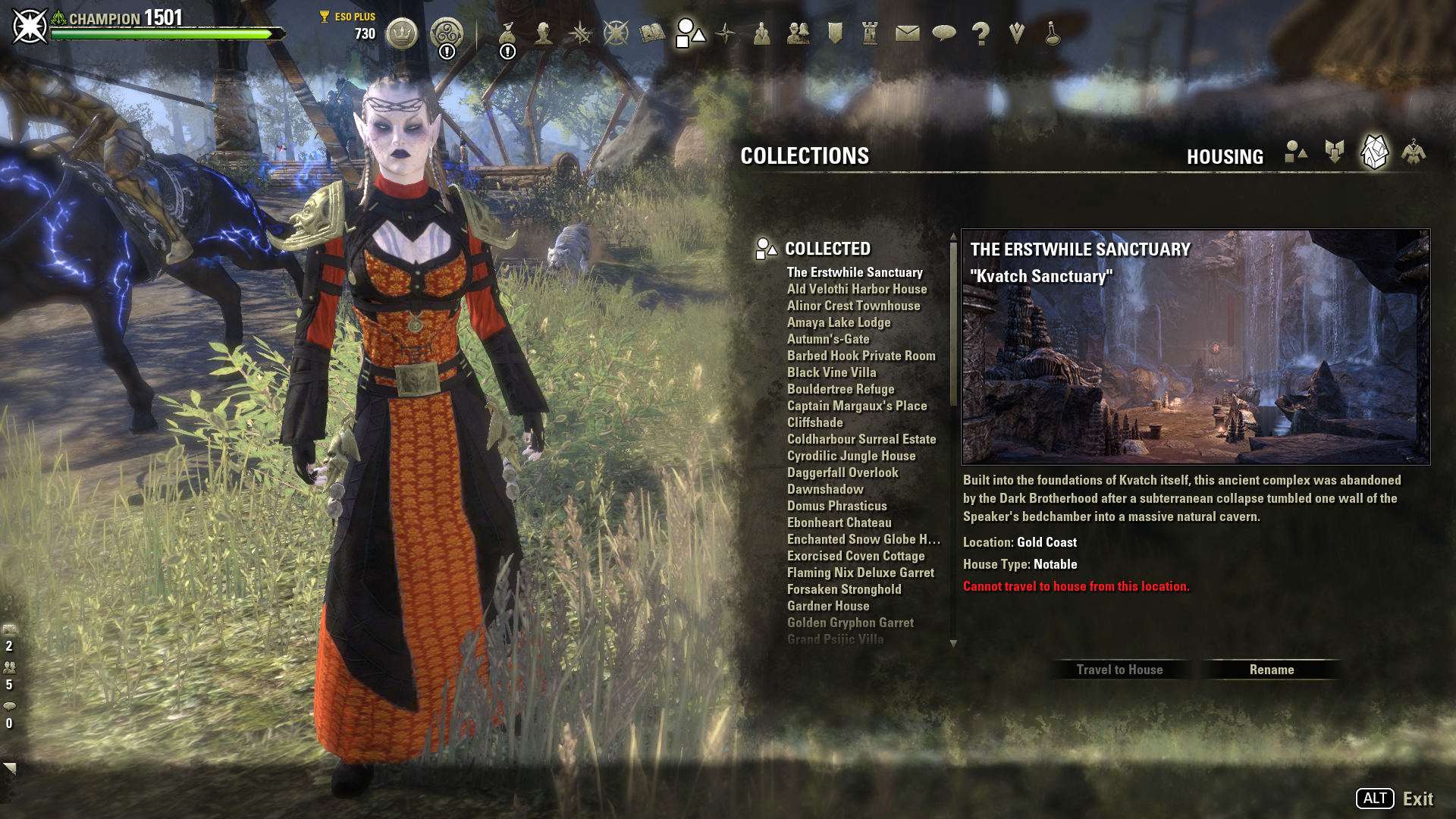Open the alliance war castle tower icon
This screenshot has height=819, width=1456.
pos(870,33)
